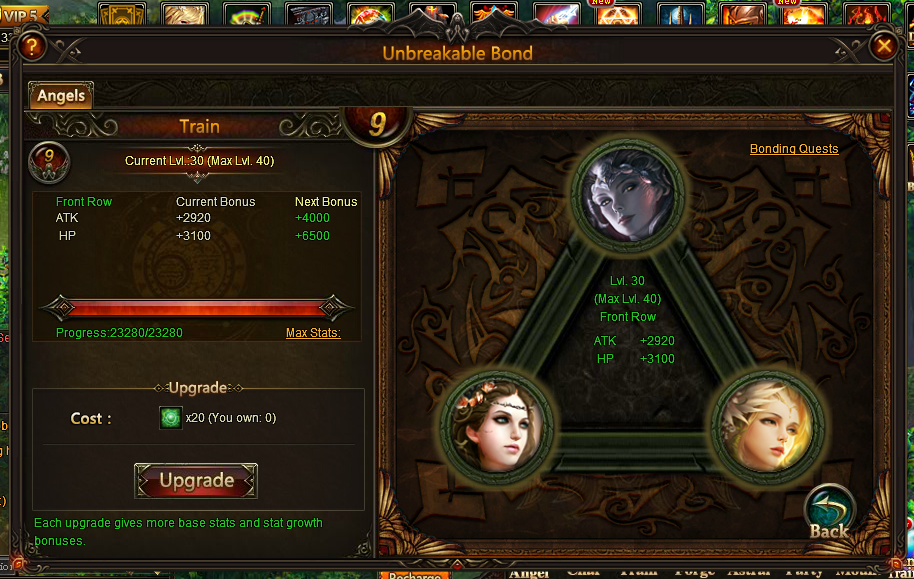This screenshot has width=914, height=579.
Task: Close the Unbreakable Bond window
Action: tap(883, 46)
